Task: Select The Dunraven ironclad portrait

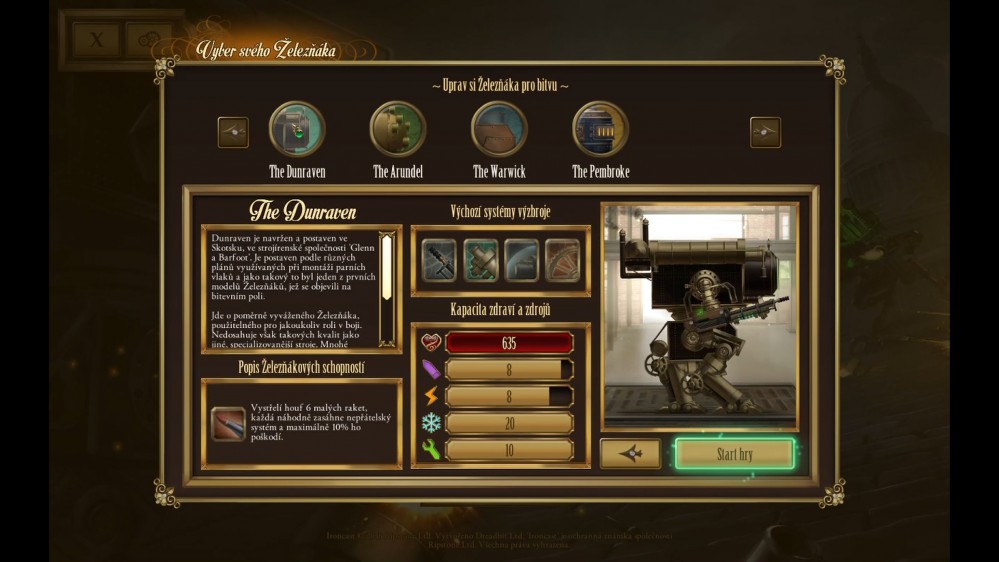Action: (297, 130)
